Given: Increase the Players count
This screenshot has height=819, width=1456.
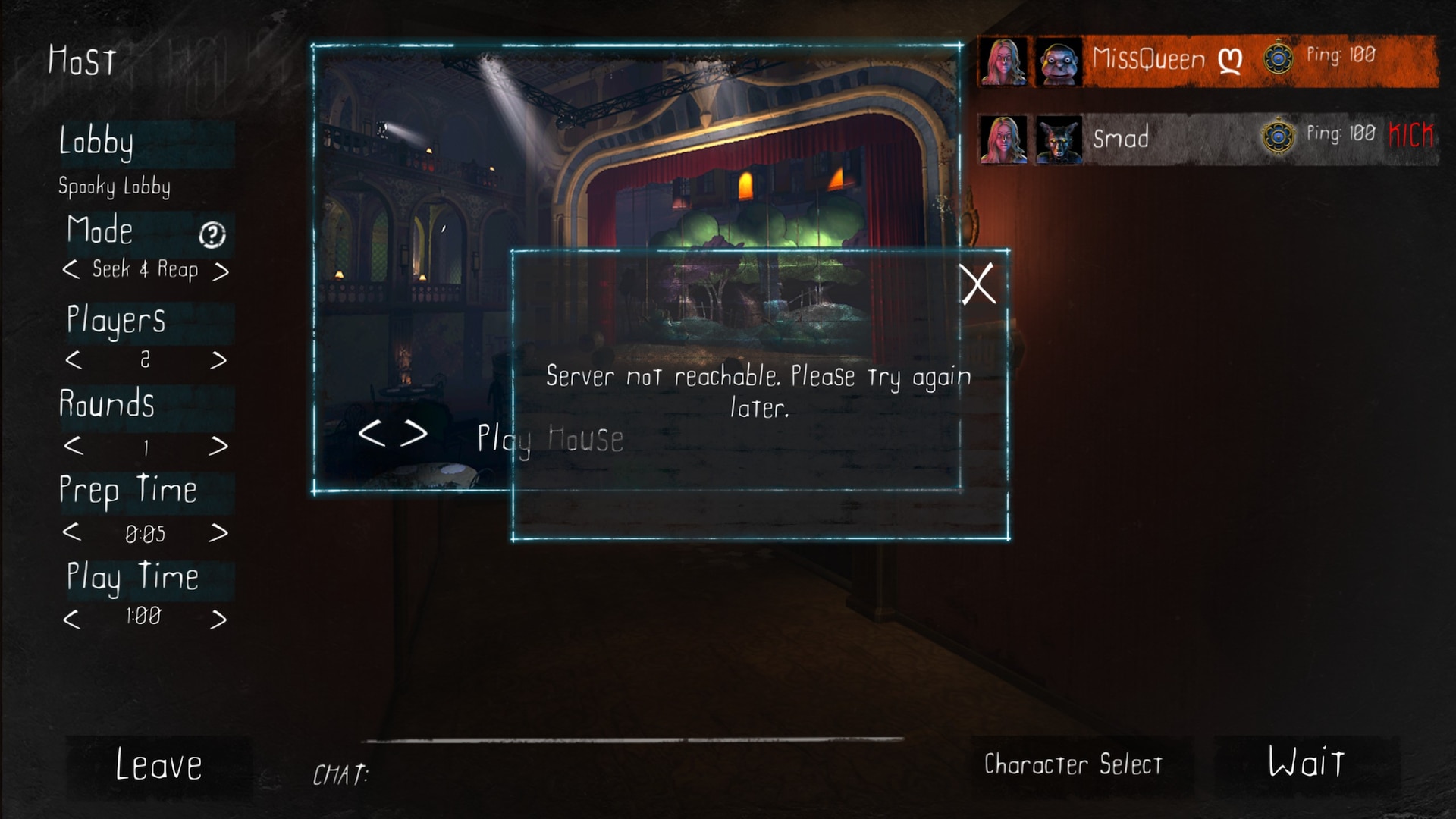Looking at the screenshot, I should (218, 359).
